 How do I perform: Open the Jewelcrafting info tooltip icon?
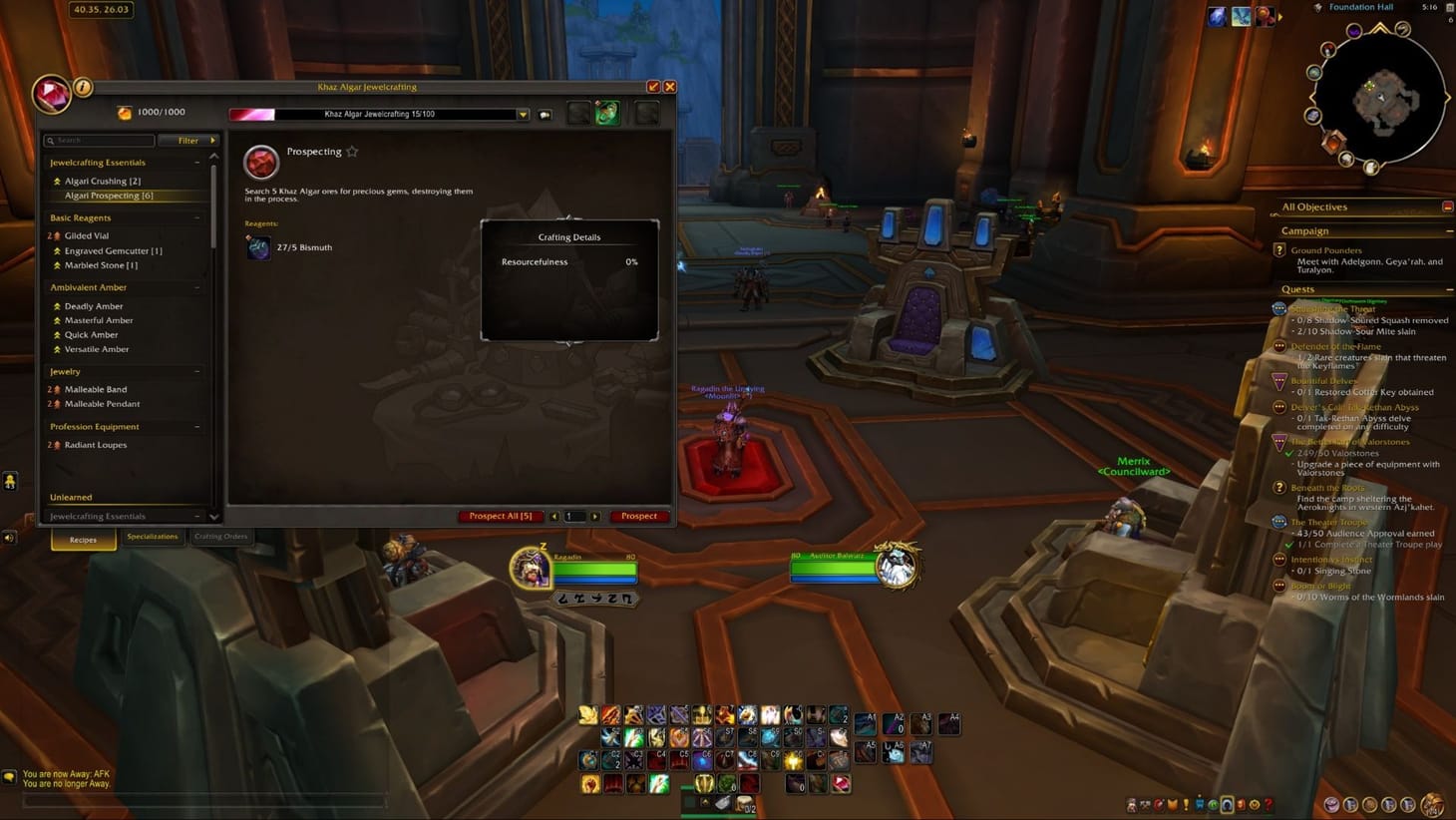pyautogui.click(x=81, y=88)
